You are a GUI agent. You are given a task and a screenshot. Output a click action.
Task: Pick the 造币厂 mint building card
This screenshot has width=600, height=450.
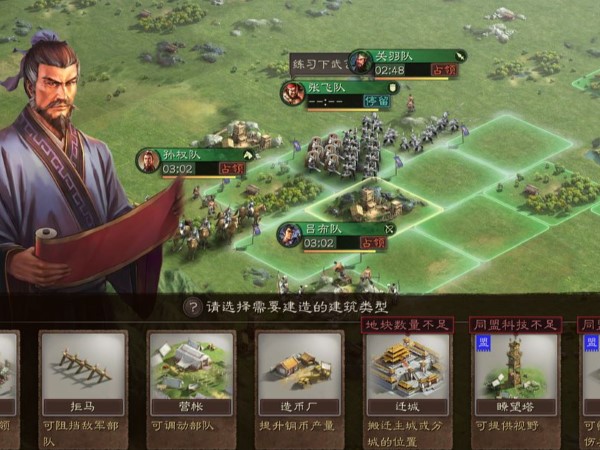point(299,373)
